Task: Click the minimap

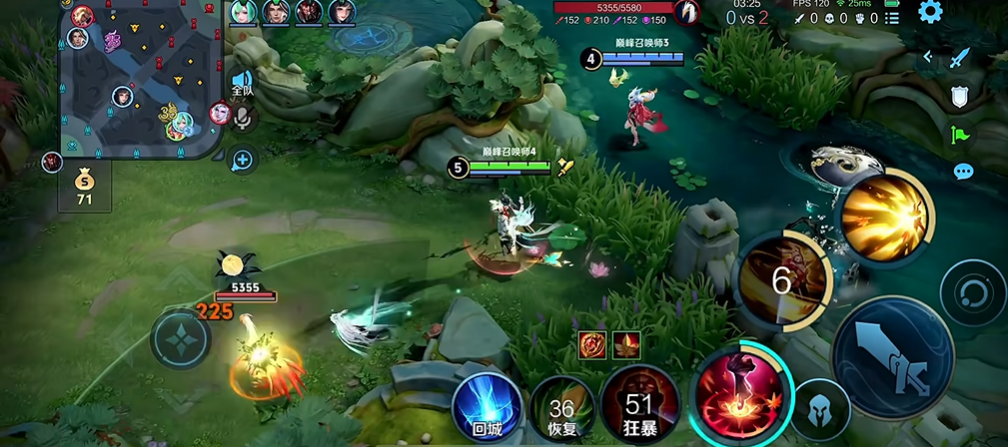Action: [139, 78]
